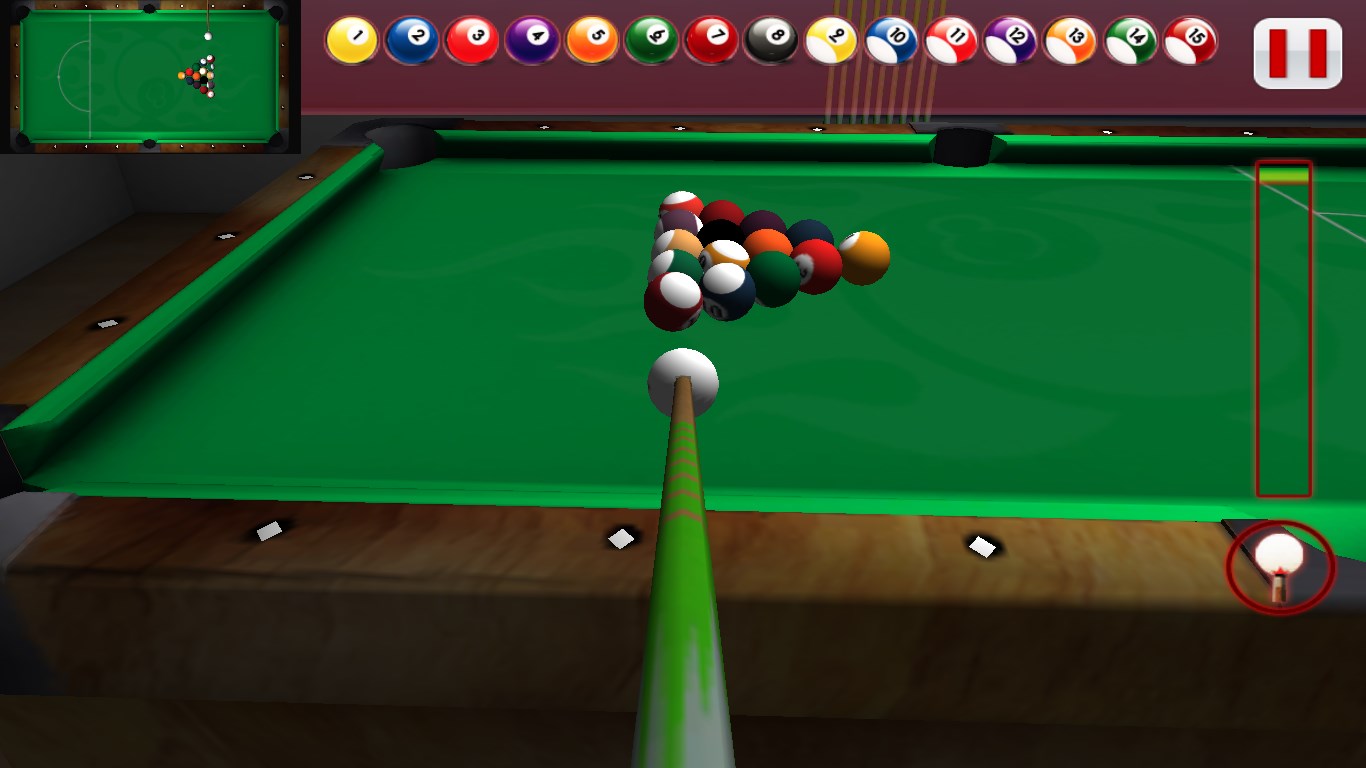Select the purple 4 ball icon in the tray
Viewport: 1366px width, 768px height.
click(x=530, y=40)
